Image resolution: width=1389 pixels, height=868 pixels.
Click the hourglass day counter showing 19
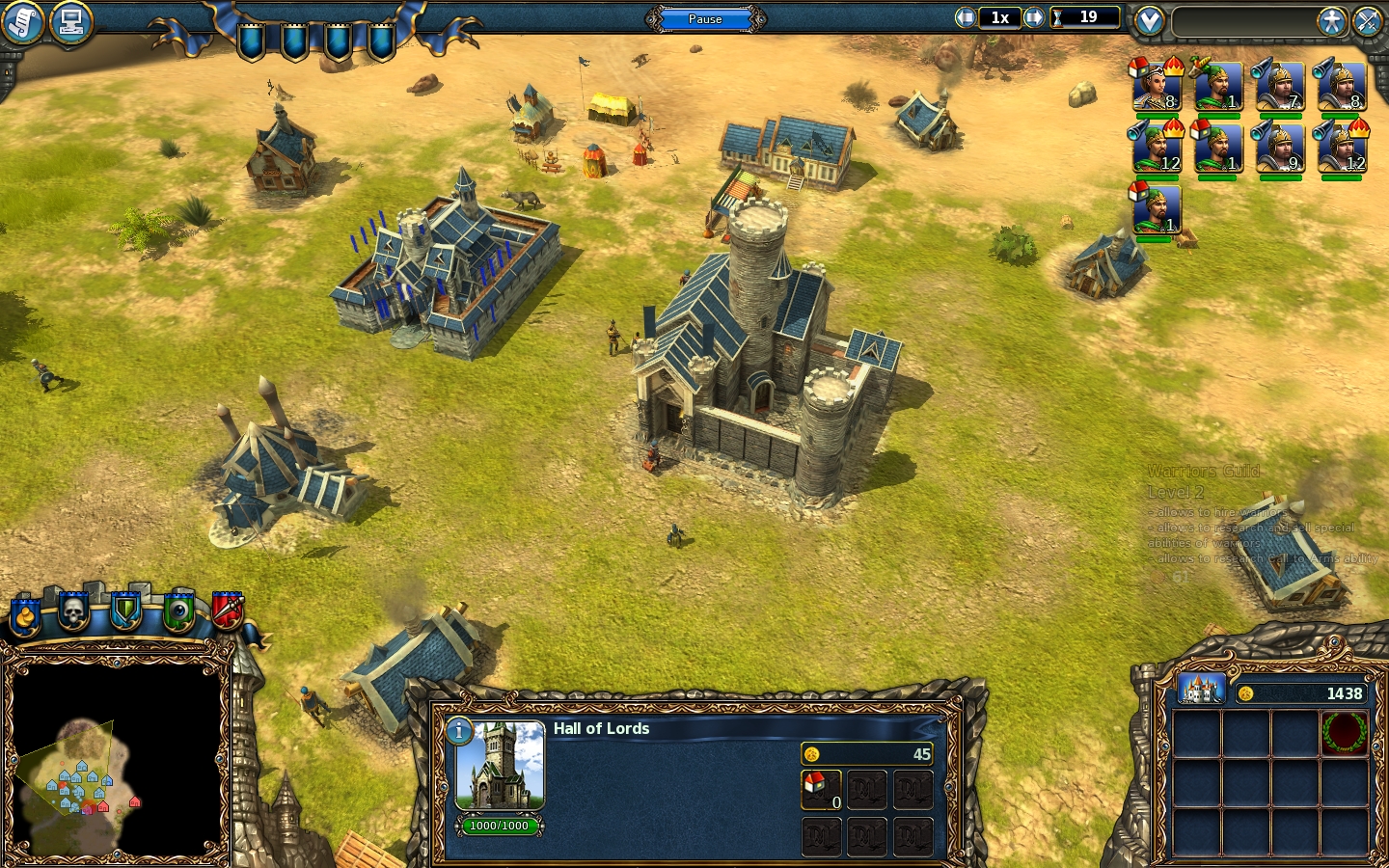[x=1085, y=17]
